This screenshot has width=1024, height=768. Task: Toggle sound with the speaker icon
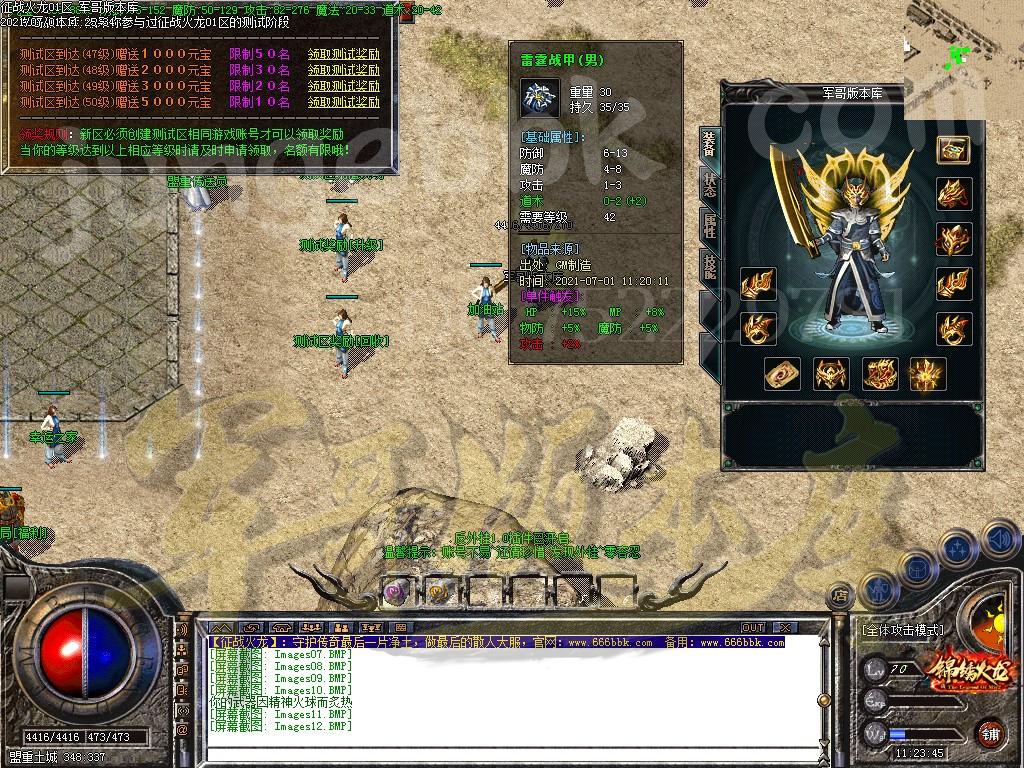(x=998, y=541)
